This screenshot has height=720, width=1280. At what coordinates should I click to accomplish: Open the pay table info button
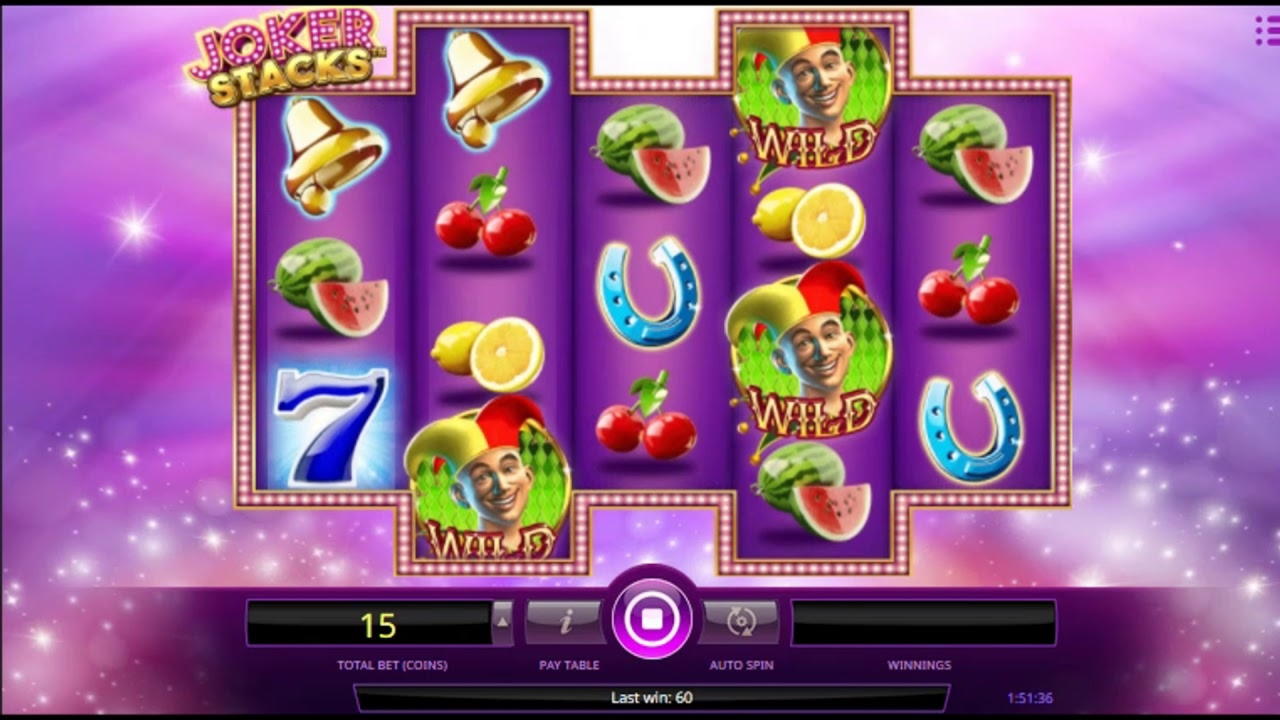565,622
